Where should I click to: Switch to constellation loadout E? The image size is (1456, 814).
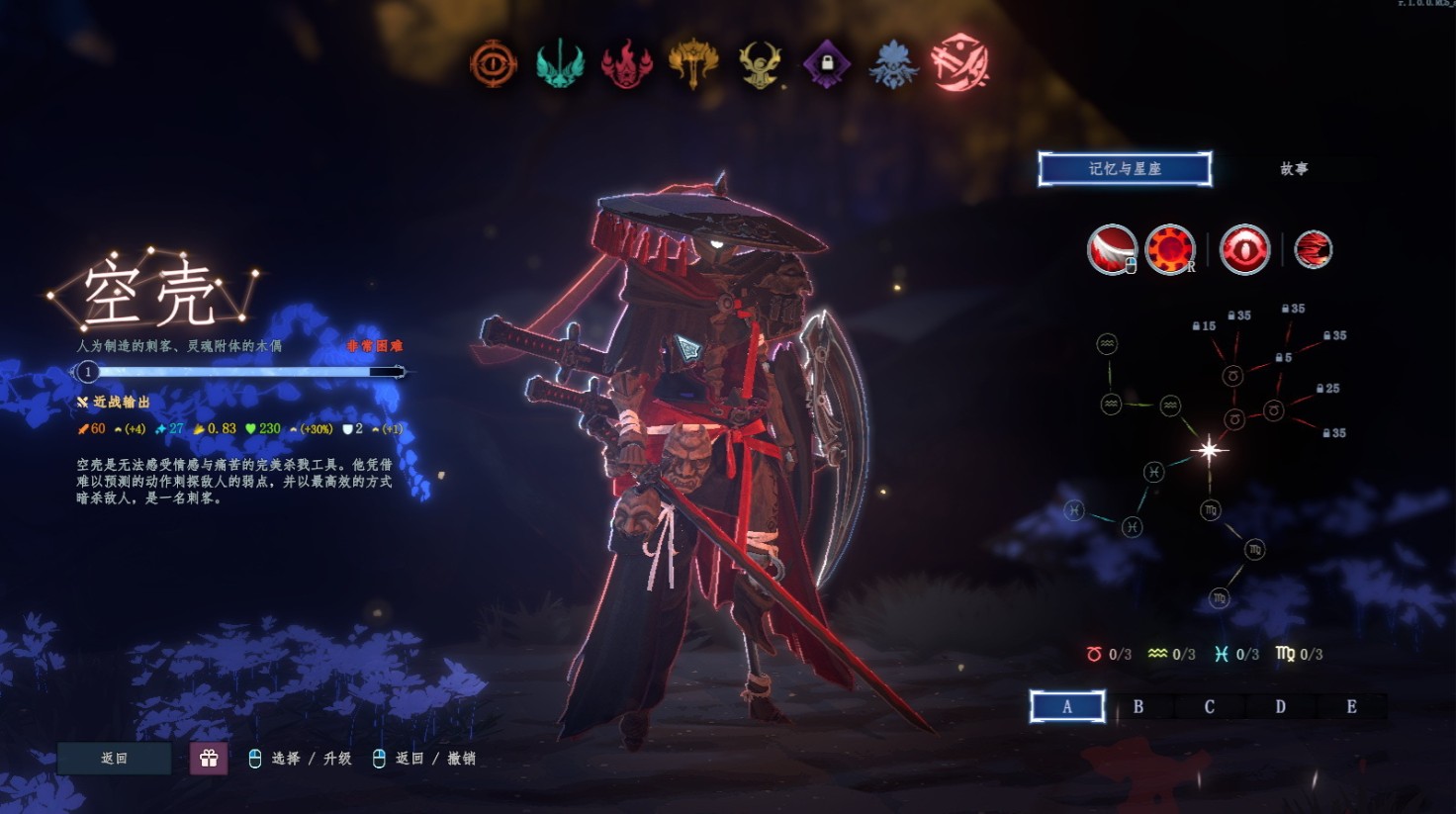coord(1351,706)
